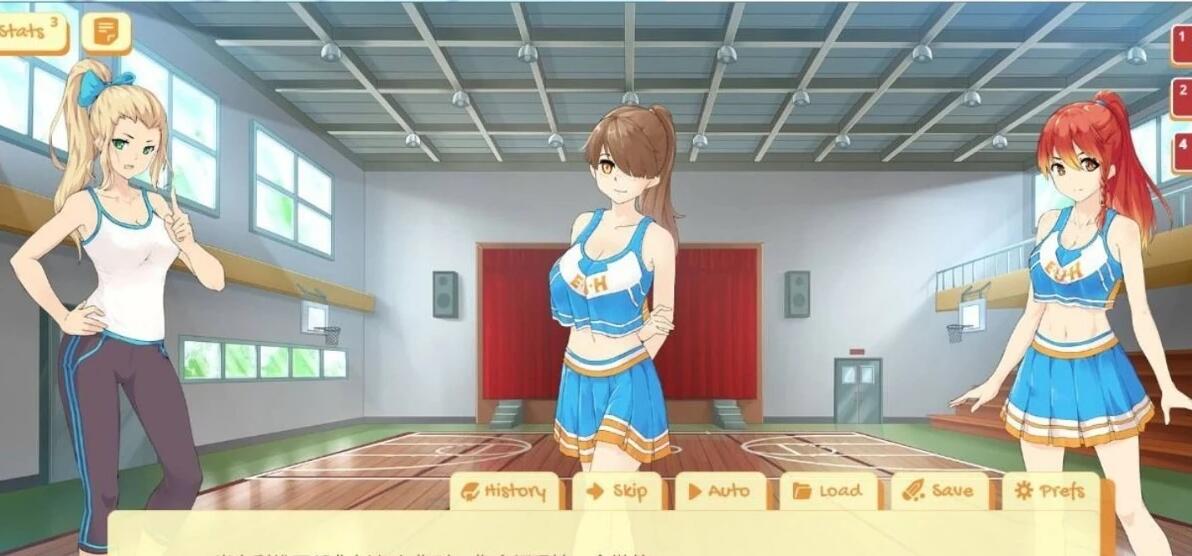Click the red button numbered 4

tap(1182, 149)
